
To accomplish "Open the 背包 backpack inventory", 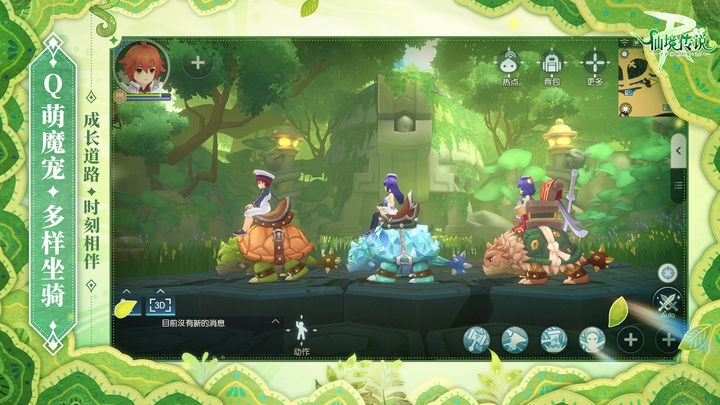I will tap(552, 66).
